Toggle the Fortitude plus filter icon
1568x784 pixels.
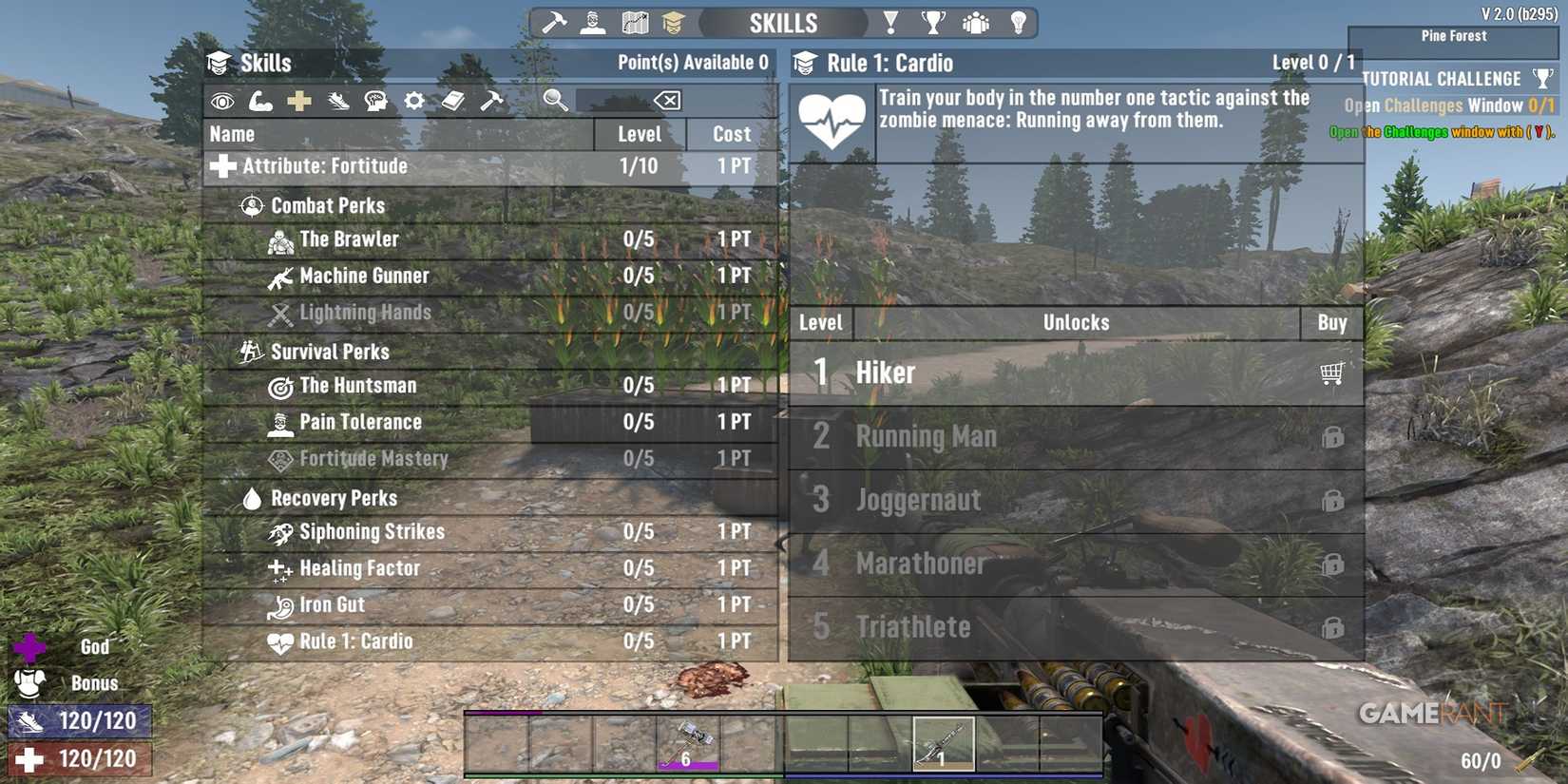point(297,100)
